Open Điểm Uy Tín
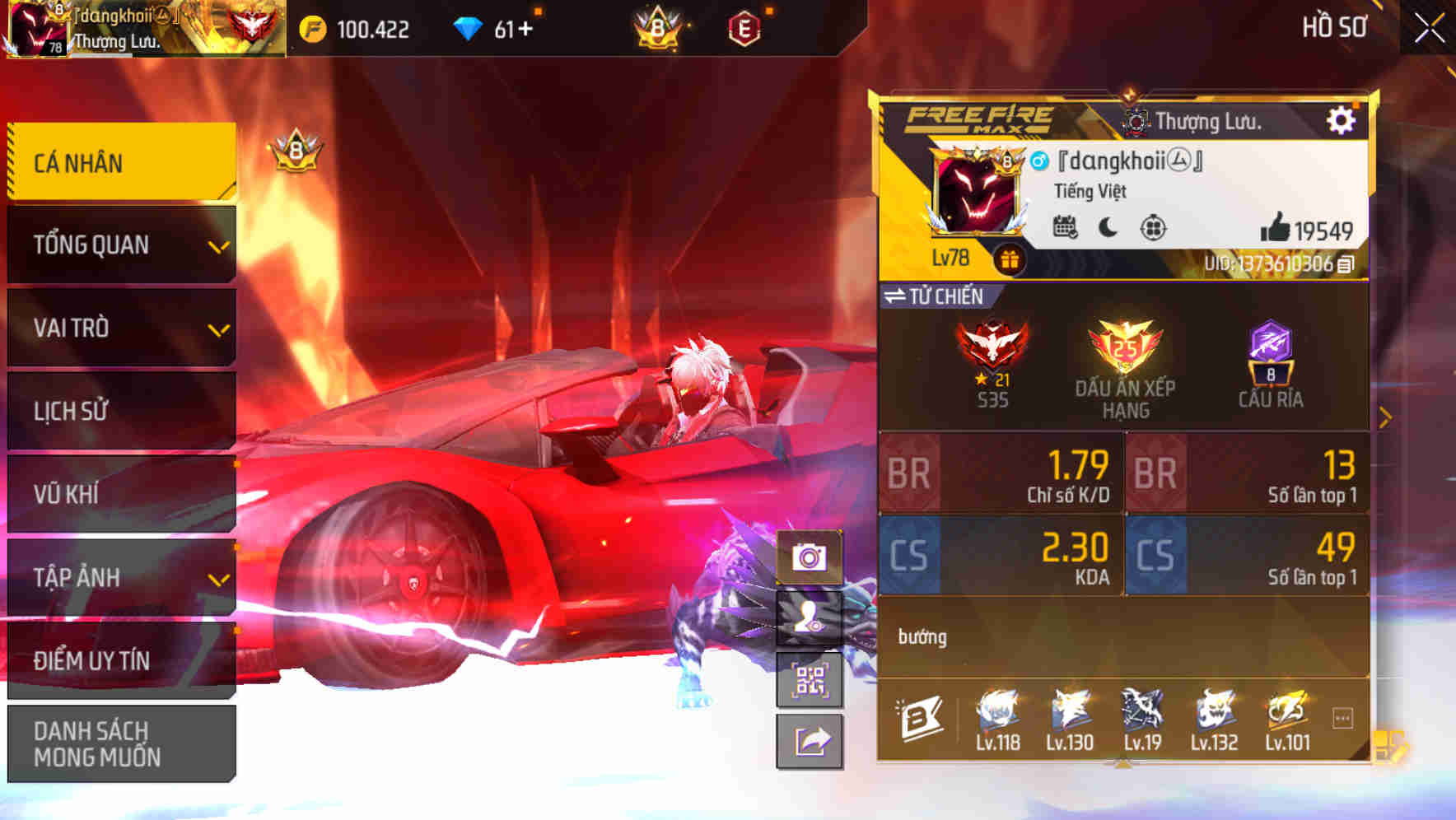 click(120, 659)
